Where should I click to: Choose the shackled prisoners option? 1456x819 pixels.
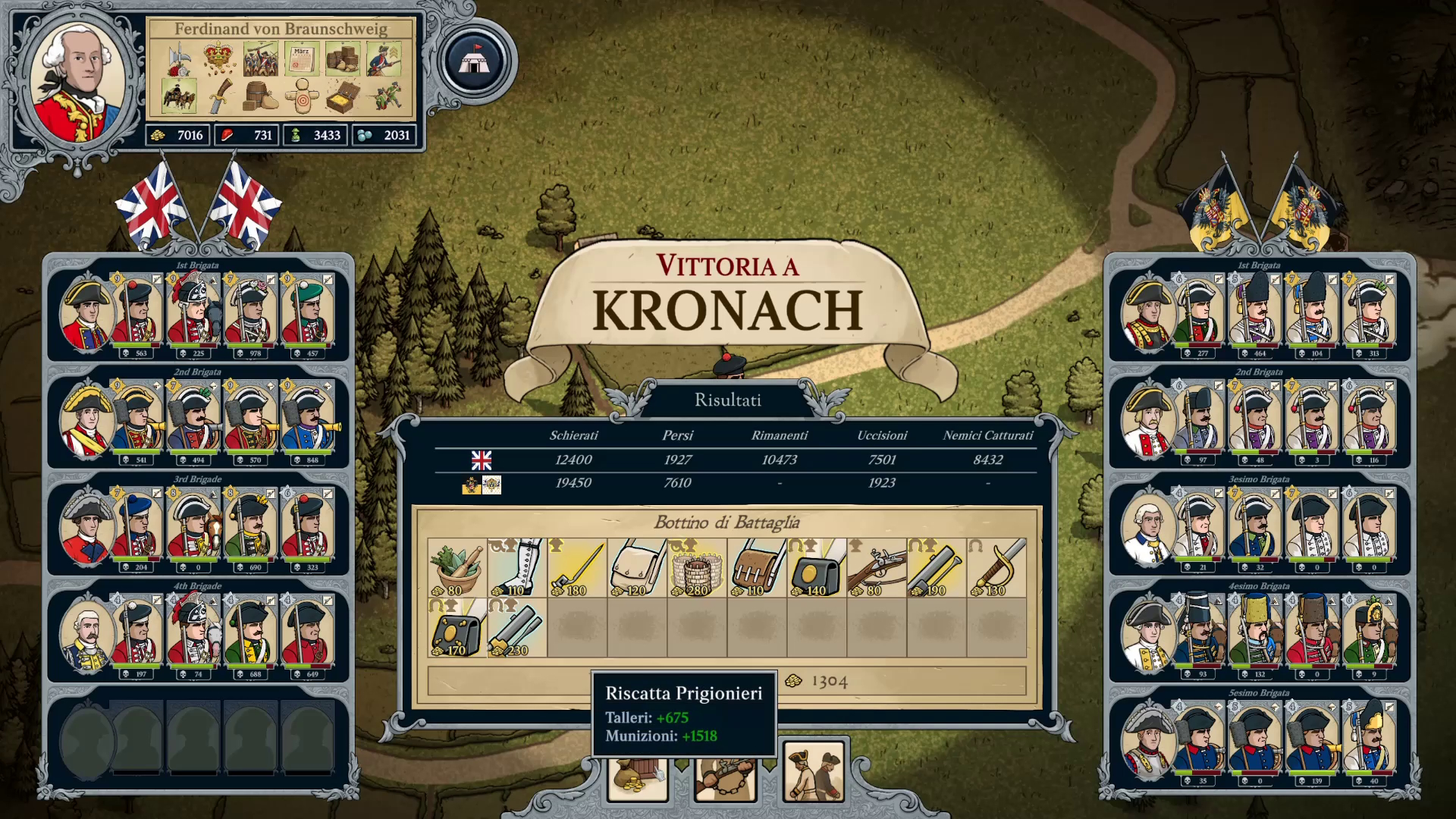pyautogui.click(x=725, y=778)
